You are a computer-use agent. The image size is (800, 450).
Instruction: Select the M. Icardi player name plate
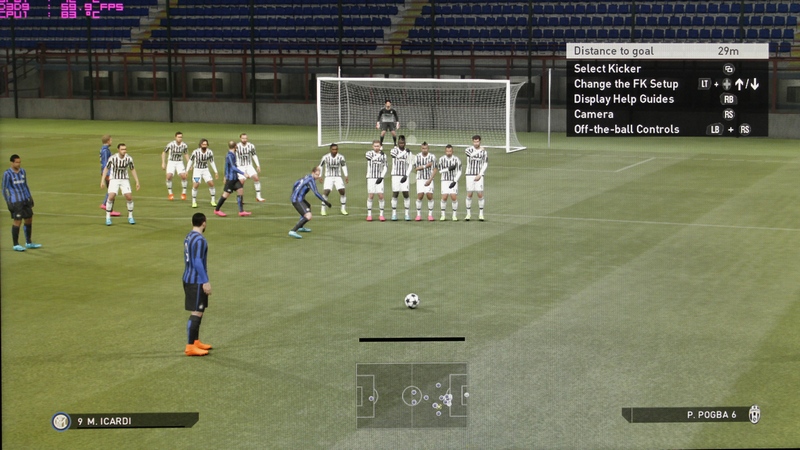(x=125, y=421)
